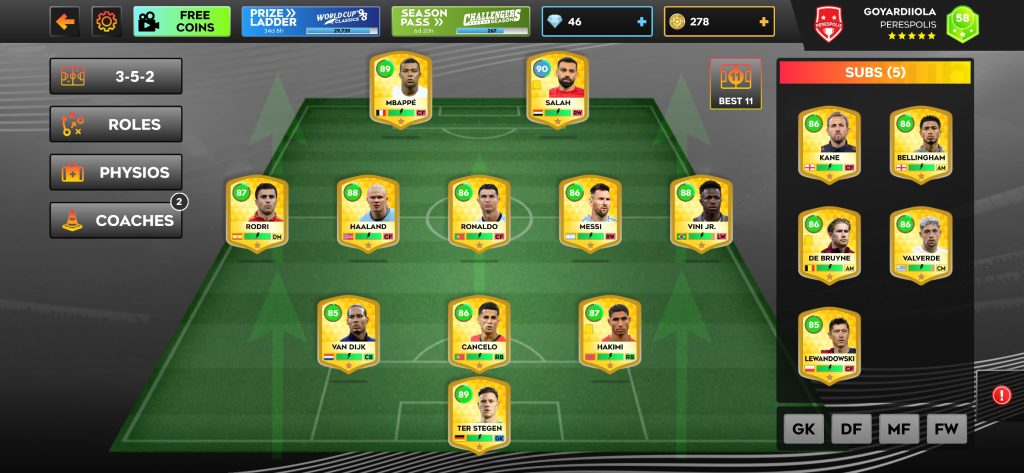Apply the Best 11 lineup
This screenshot has width=1024, height=473.
(736, 84)
